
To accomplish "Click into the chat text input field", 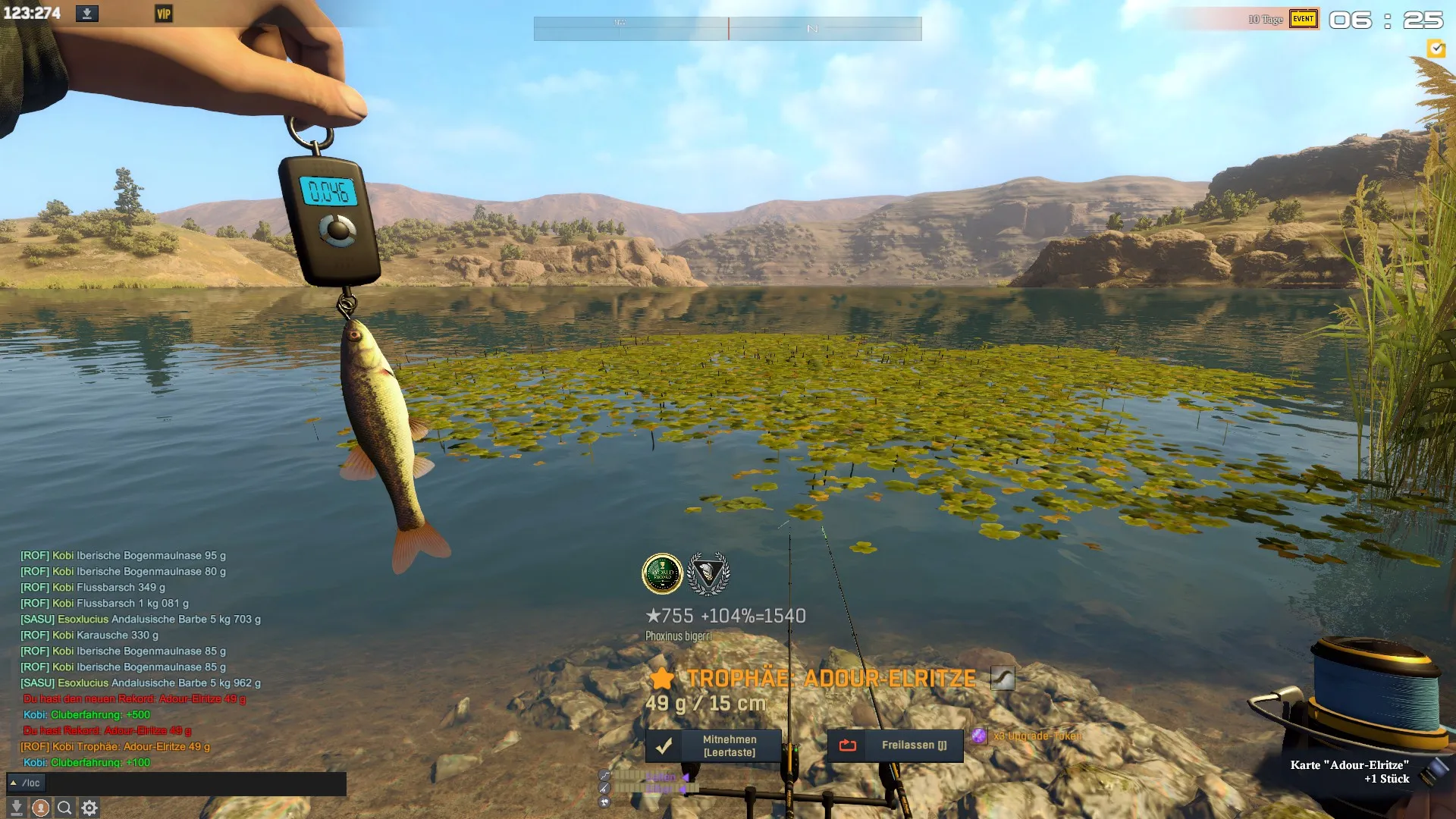I will click(196, 783).
